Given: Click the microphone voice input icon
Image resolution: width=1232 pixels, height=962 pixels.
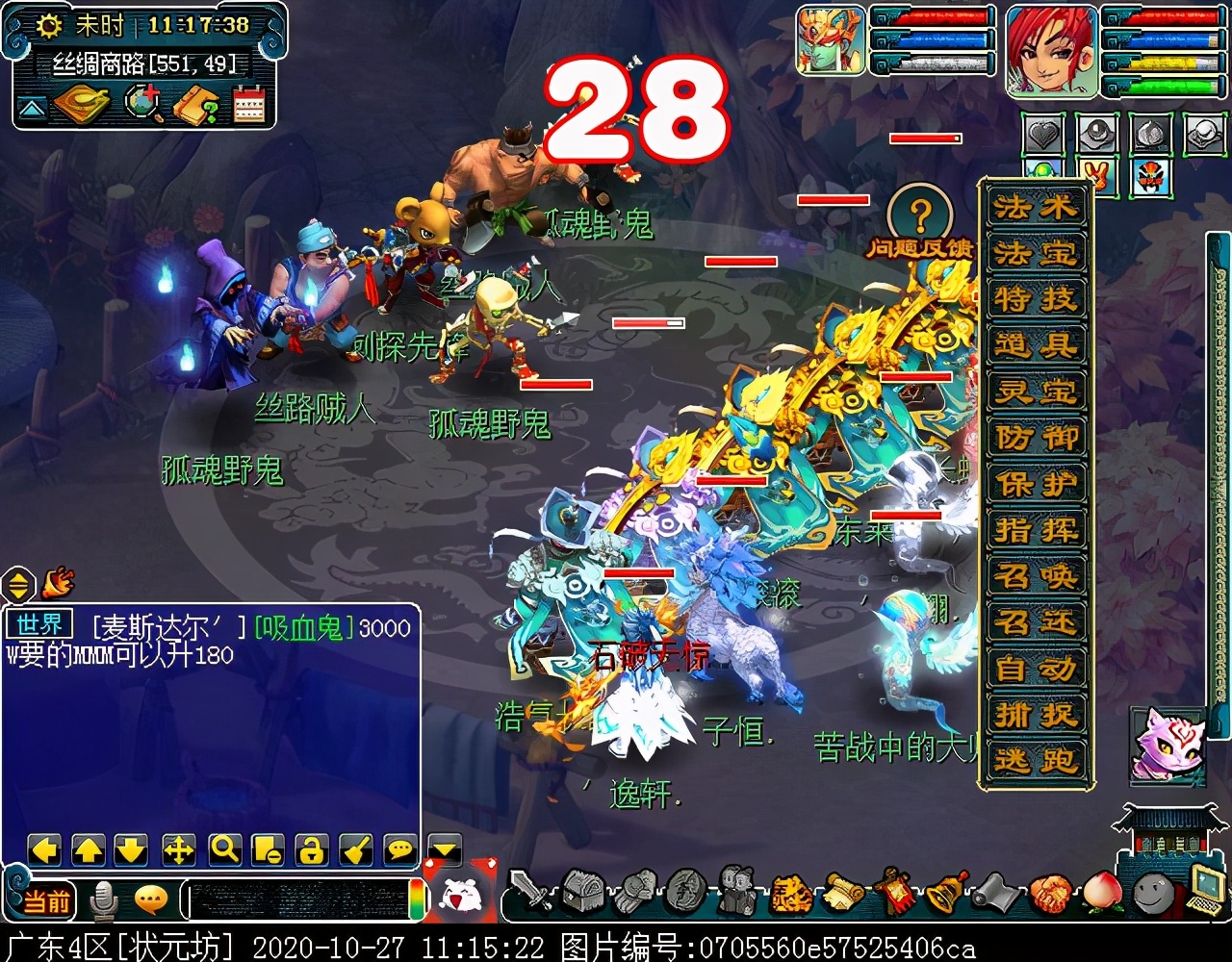Looking at the screenshot, I should 103,901.
